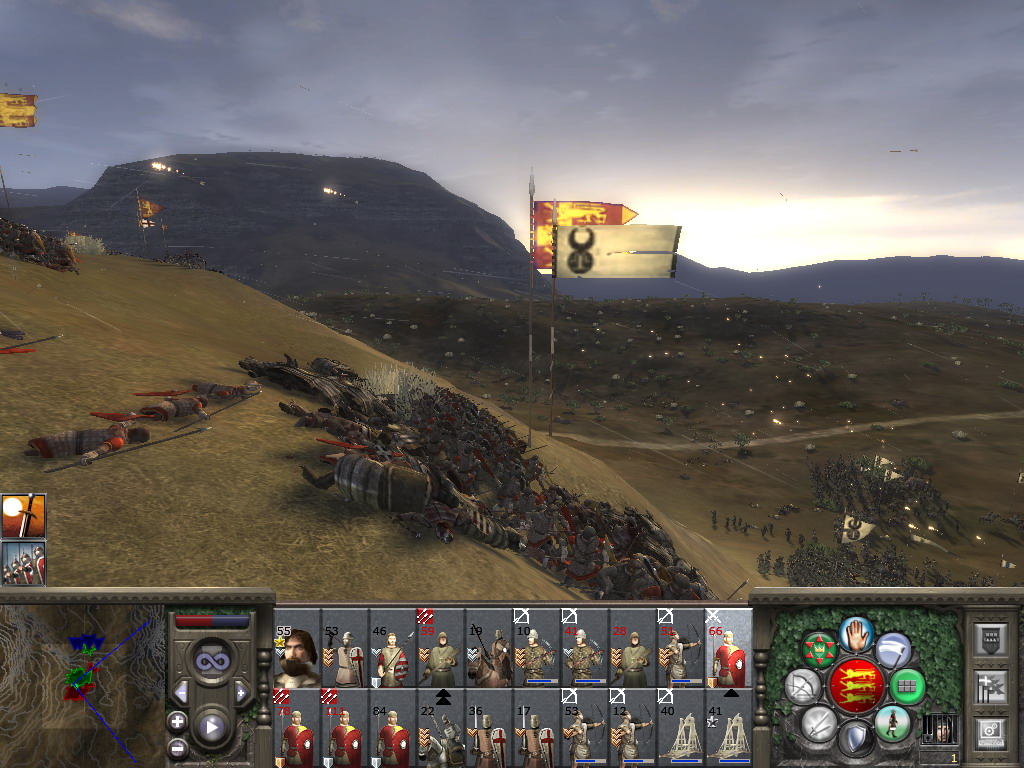Select the general's unit card

[298, 648]
